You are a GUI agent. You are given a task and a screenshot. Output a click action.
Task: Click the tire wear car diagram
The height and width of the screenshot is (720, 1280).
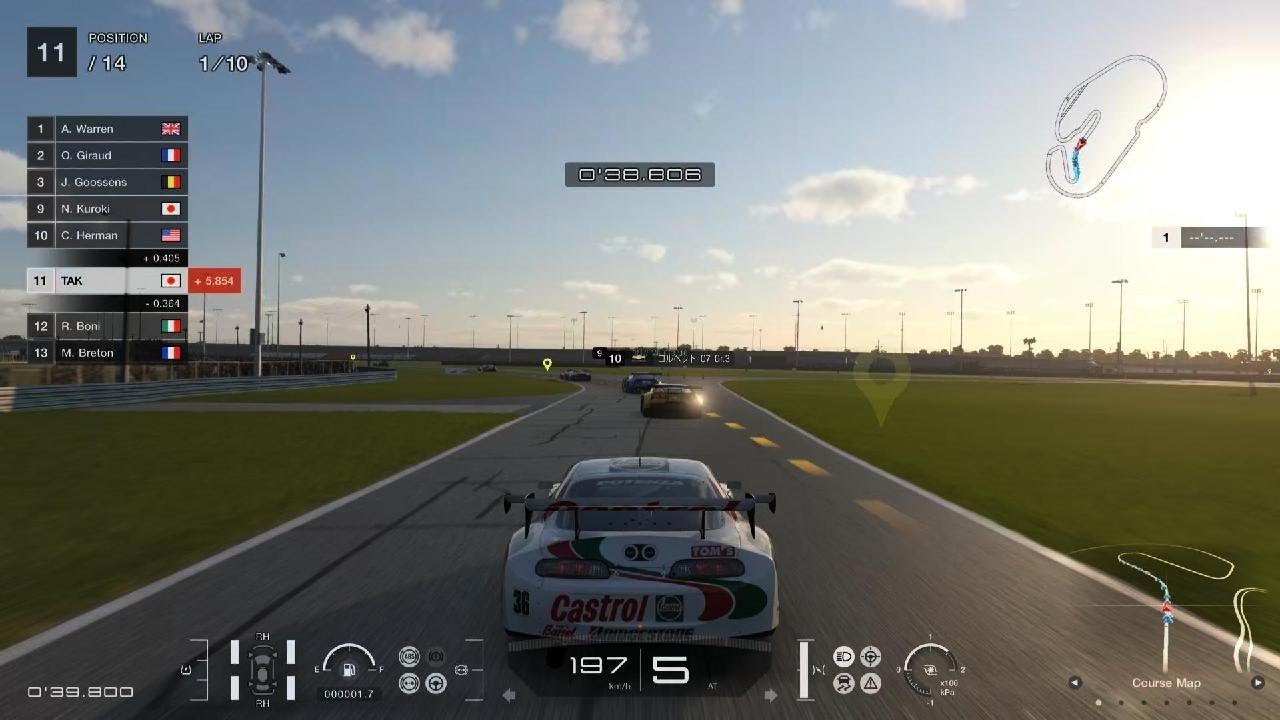click(x=263, y=667)
